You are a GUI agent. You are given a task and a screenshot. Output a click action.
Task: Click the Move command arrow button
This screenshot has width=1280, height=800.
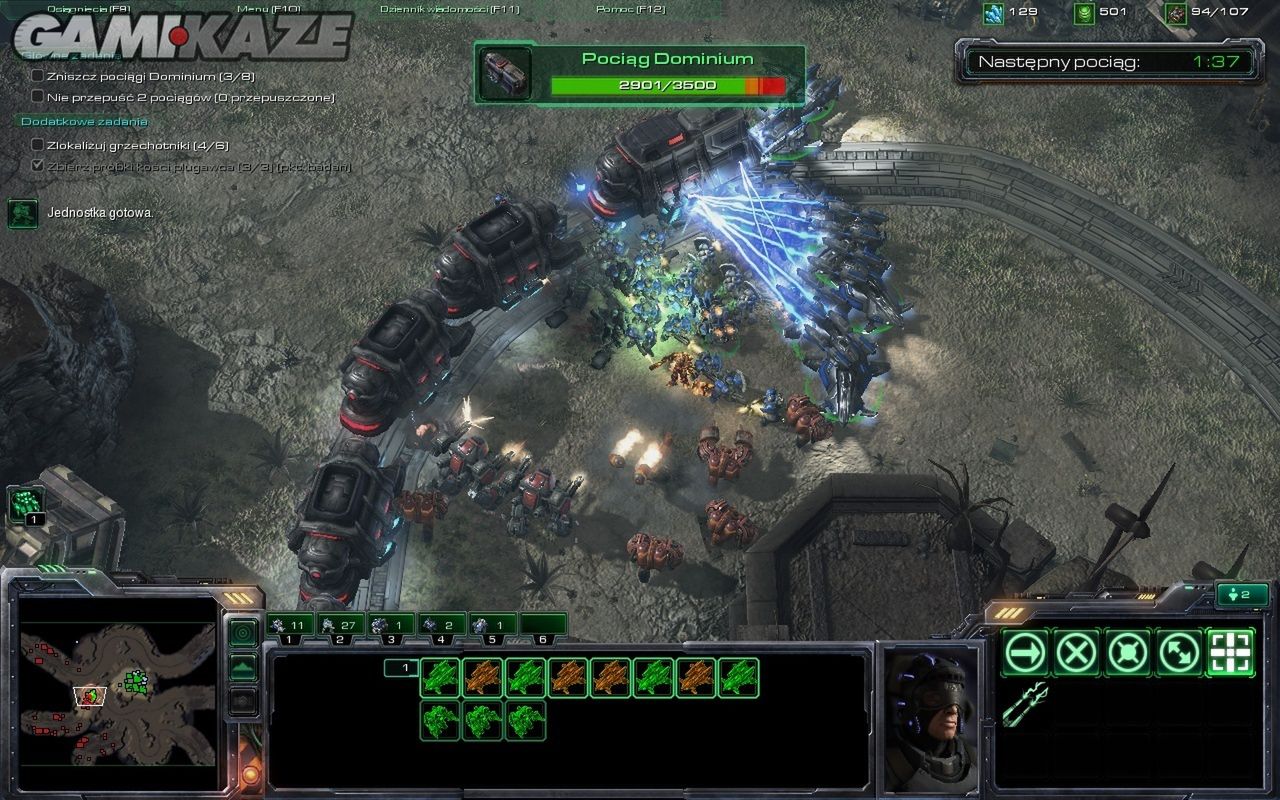pyautogui.click(x=1025, y=653)
